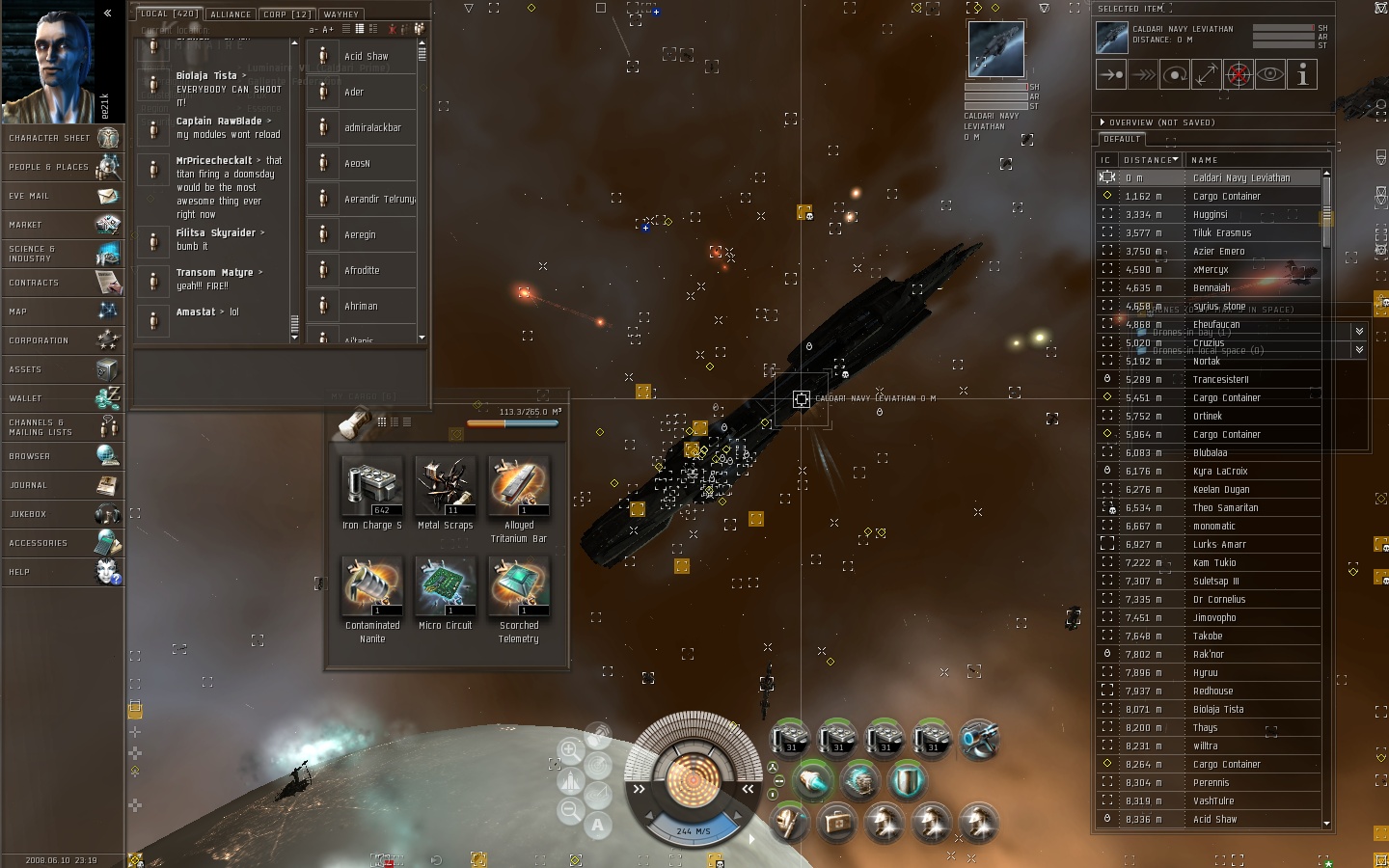Image resolution: width=1389 pixels, height=868 pixels.
Task: Sort overview by the Distance column
Action: point(1149,160)
